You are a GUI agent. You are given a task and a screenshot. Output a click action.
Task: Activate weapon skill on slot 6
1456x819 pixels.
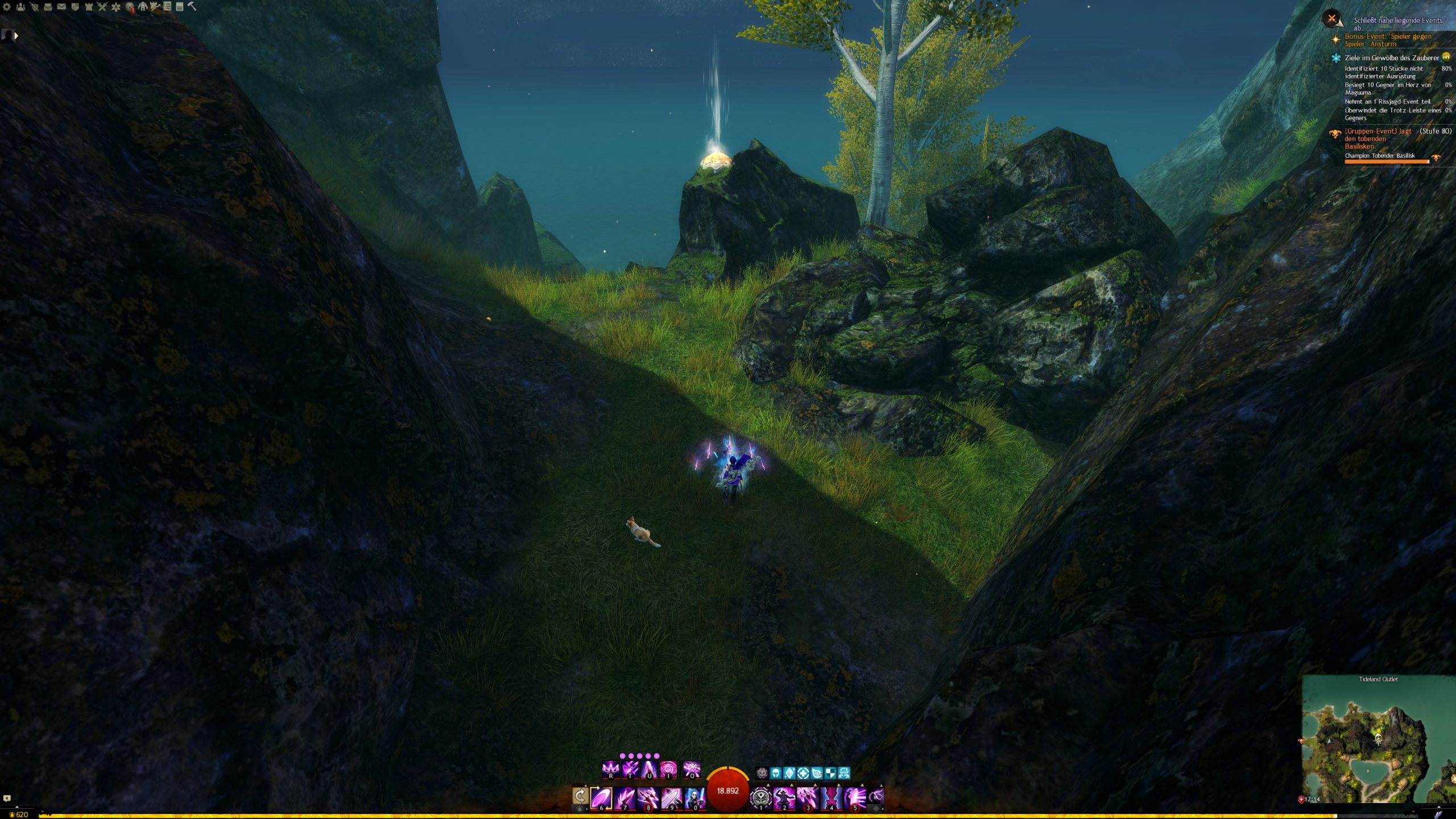click(601, 797)
